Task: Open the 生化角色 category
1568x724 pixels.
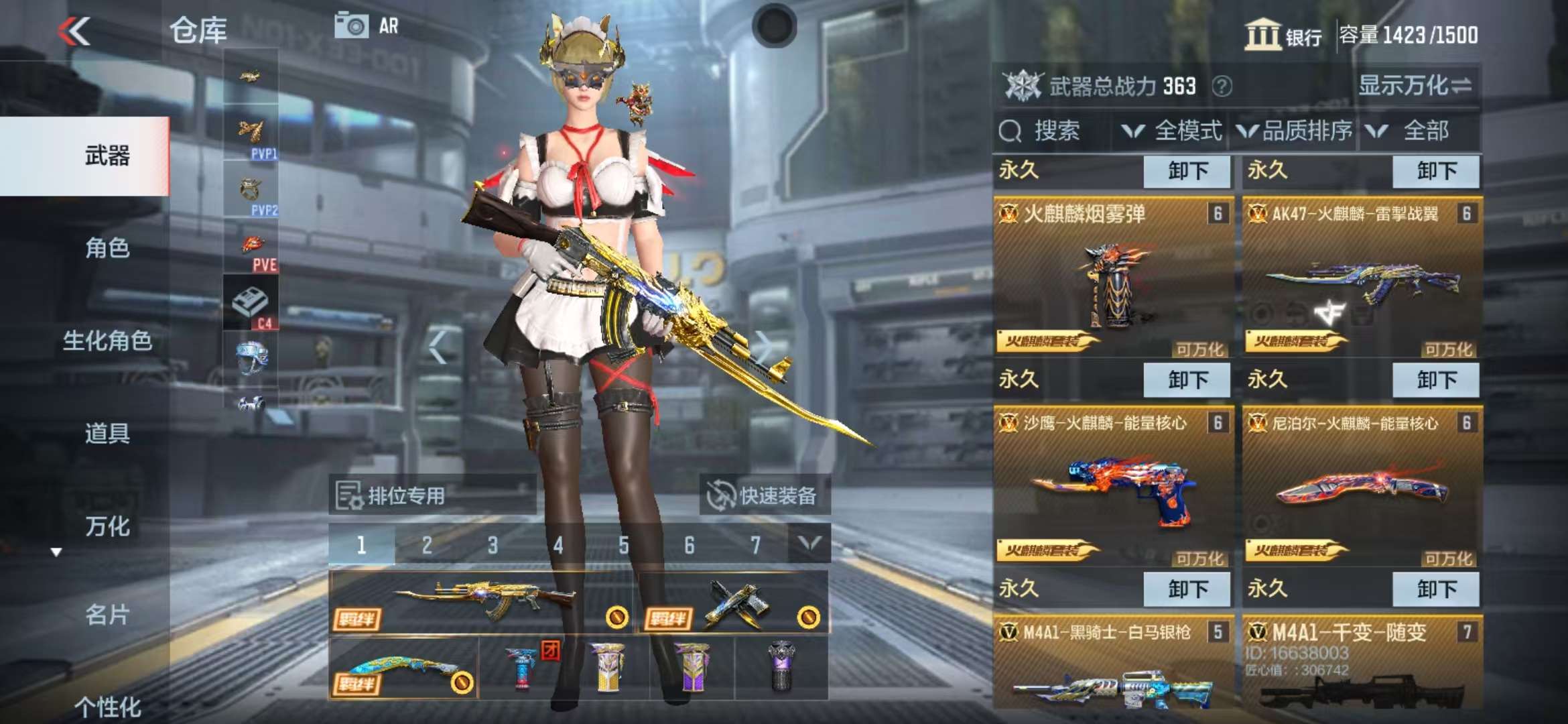Action: coord(107,341)
